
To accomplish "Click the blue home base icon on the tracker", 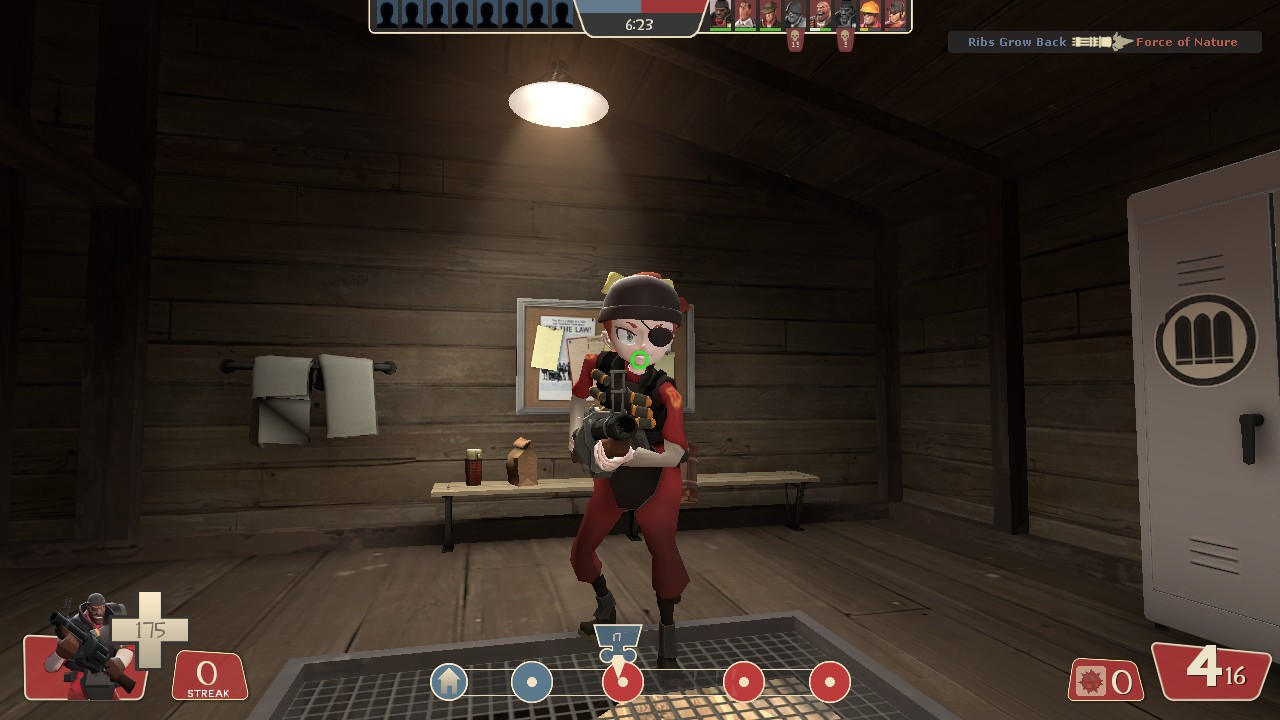I will pos(449,682).
